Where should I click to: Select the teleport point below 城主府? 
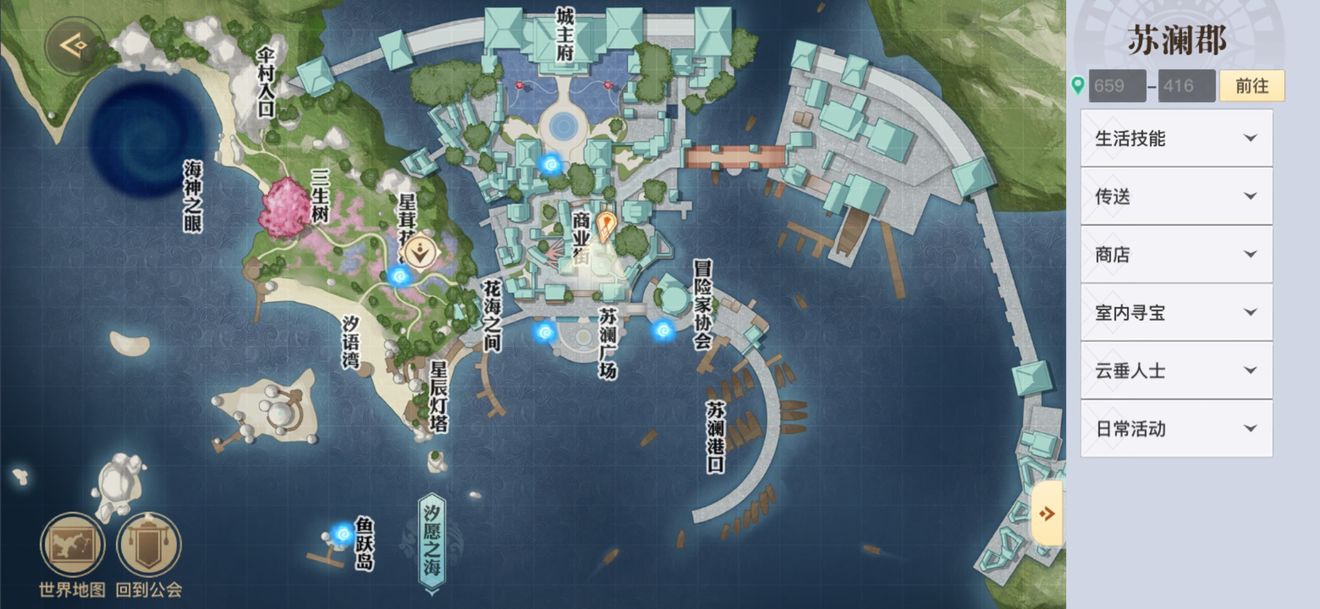tap(549, 163)
